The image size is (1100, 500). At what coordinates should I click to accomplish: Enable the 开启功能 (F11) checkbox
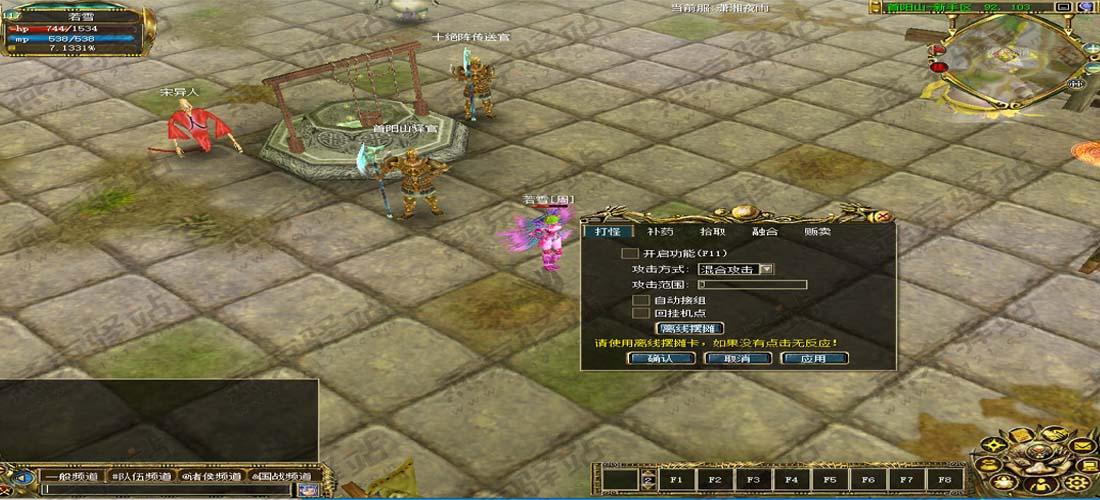[630, 254]
